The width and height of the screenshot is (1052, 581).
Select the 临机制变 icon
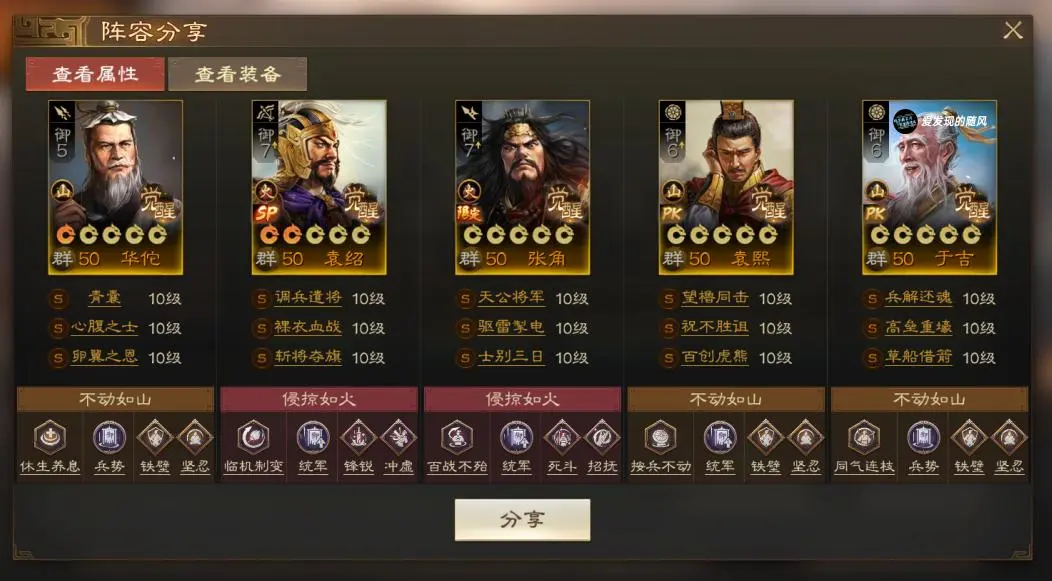coord(253,438)
